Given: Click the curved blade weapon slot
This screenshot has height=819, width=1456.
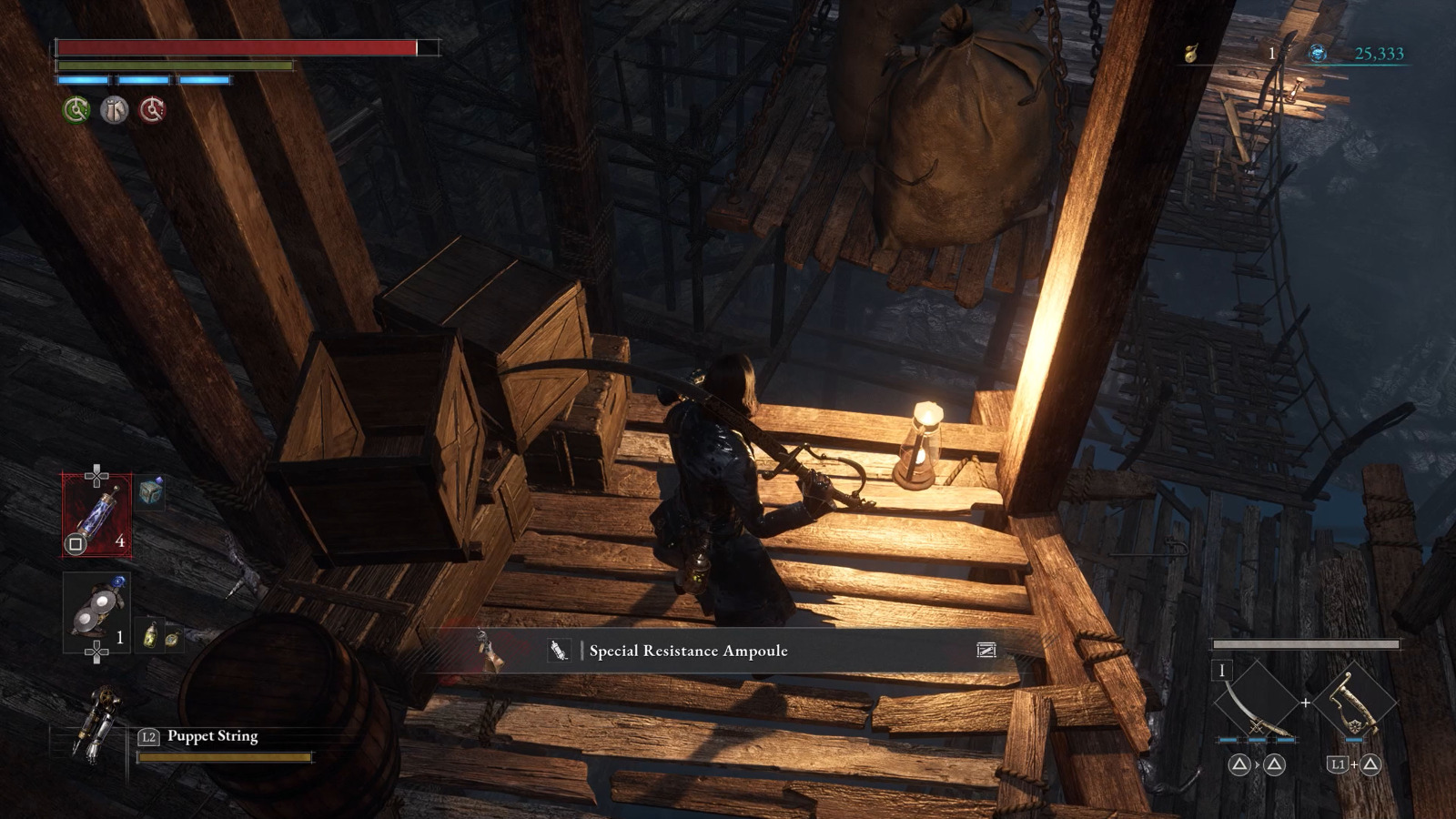Looking at the screenshot, I should (1256, 703).
